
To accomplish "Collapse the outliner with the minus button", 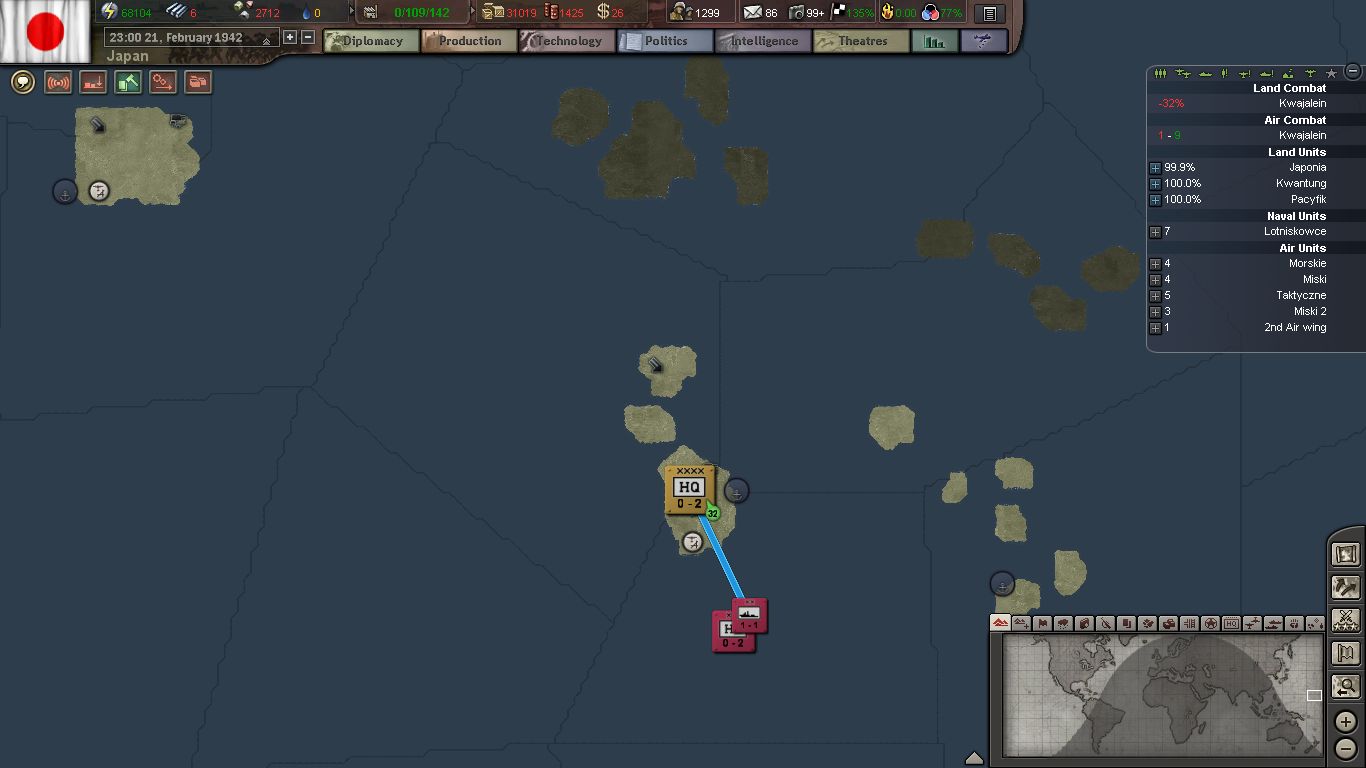I will click(1353, 71).
